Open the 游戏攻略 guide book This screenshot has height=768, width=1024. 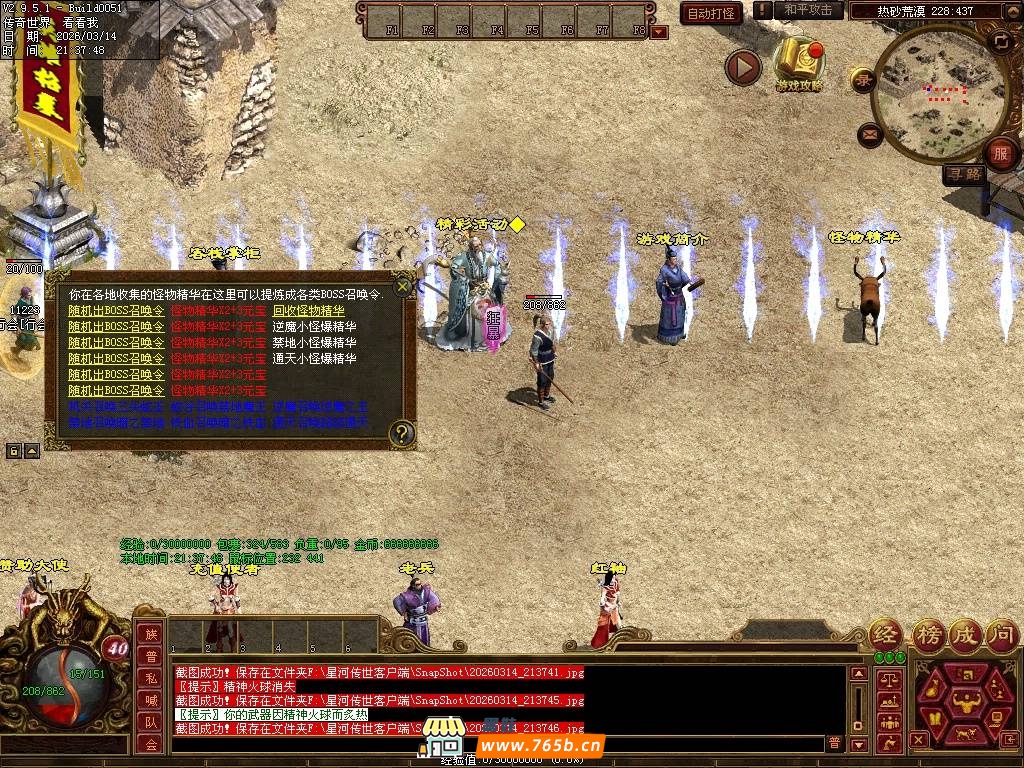pos(800,62)
